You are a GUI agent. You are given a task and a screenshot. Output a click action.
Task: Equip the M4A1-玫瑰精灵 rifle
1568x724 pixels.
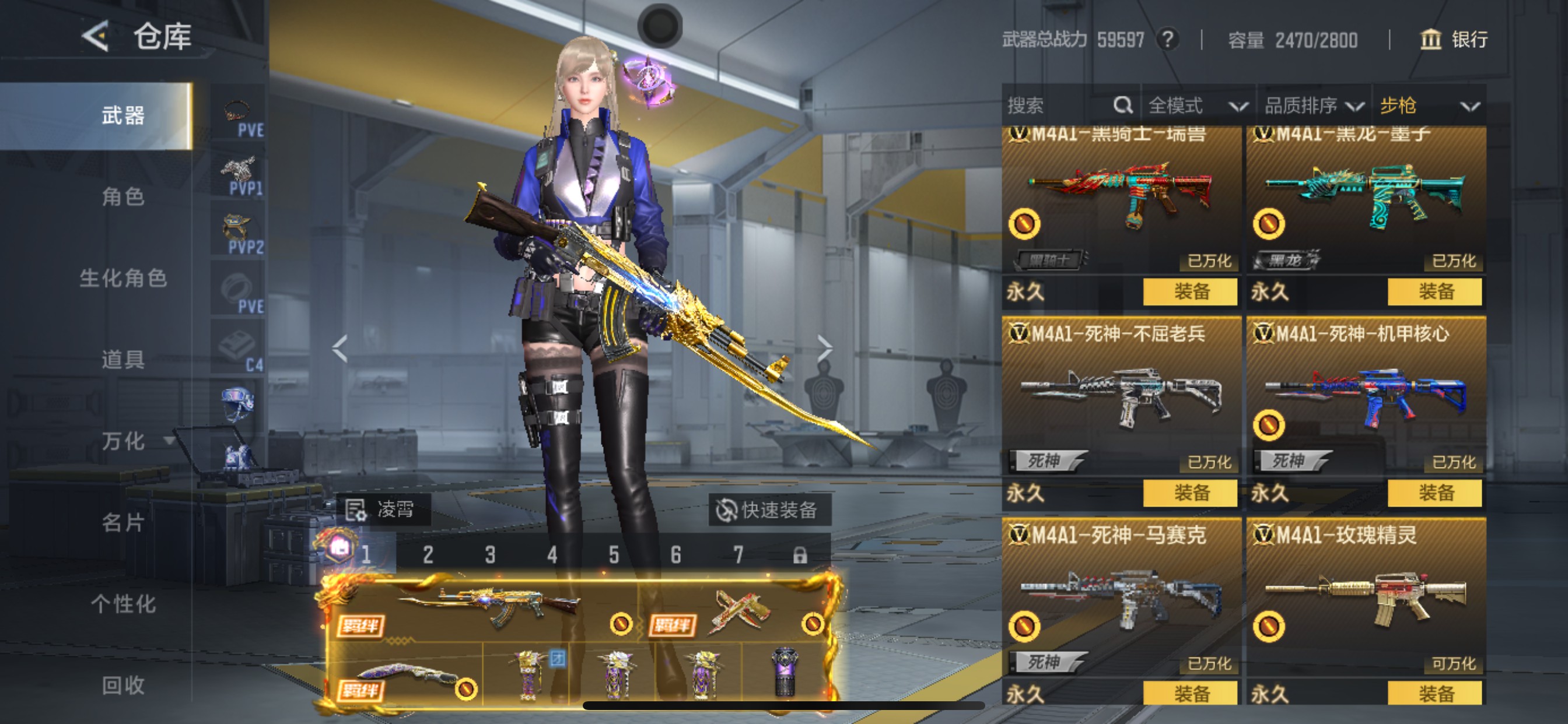[1434, 693]
